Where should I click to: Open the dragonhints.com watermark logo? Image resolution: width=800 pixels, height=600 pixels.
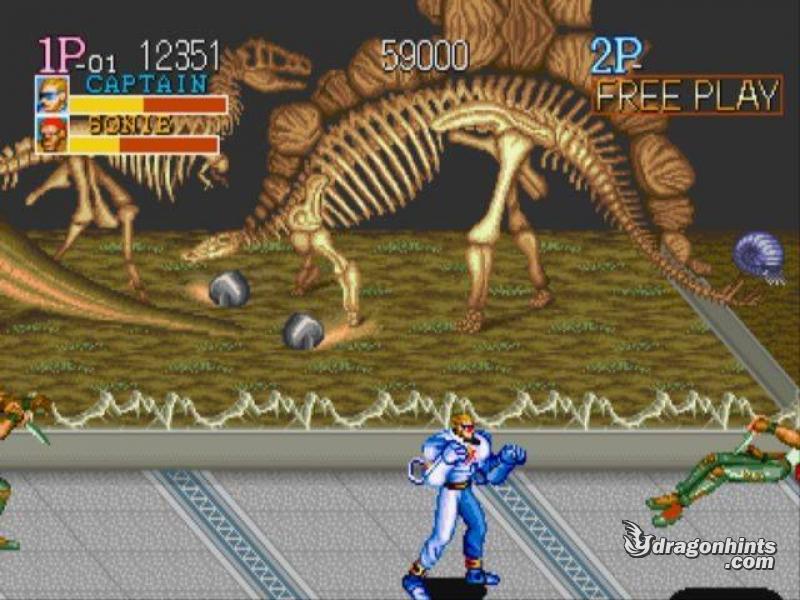point(699,547)
